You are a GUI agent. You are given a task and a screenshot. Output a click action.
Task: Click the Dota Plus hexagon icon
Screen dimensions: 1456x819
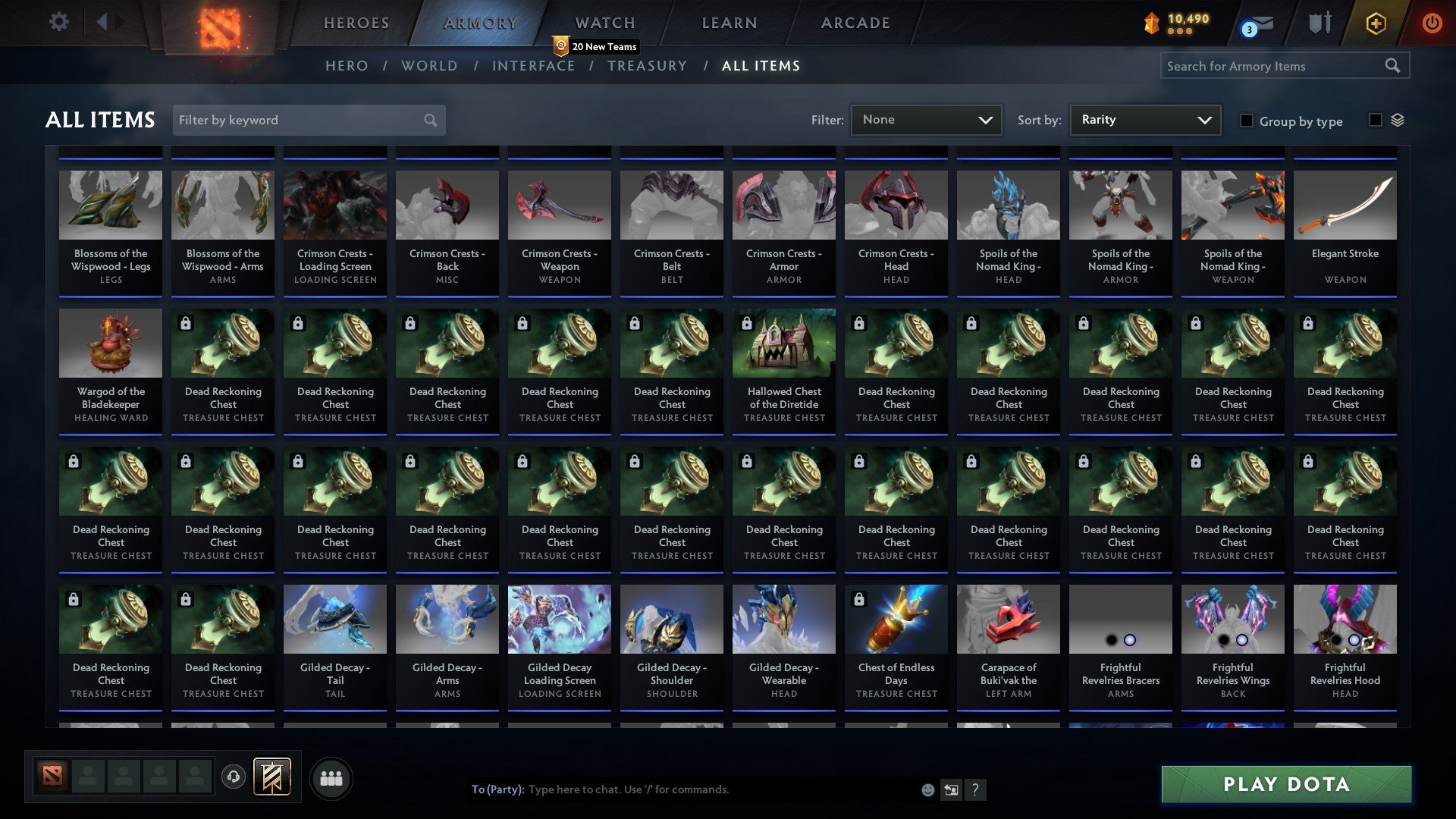tap(1375, 23)
